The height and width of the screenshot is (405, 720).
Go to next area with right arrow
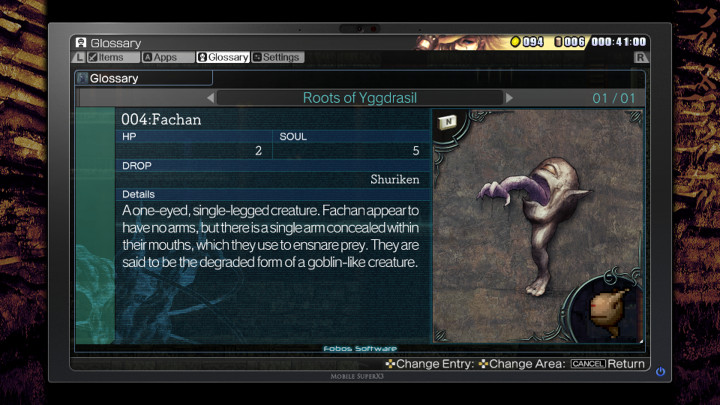point(509,98)
